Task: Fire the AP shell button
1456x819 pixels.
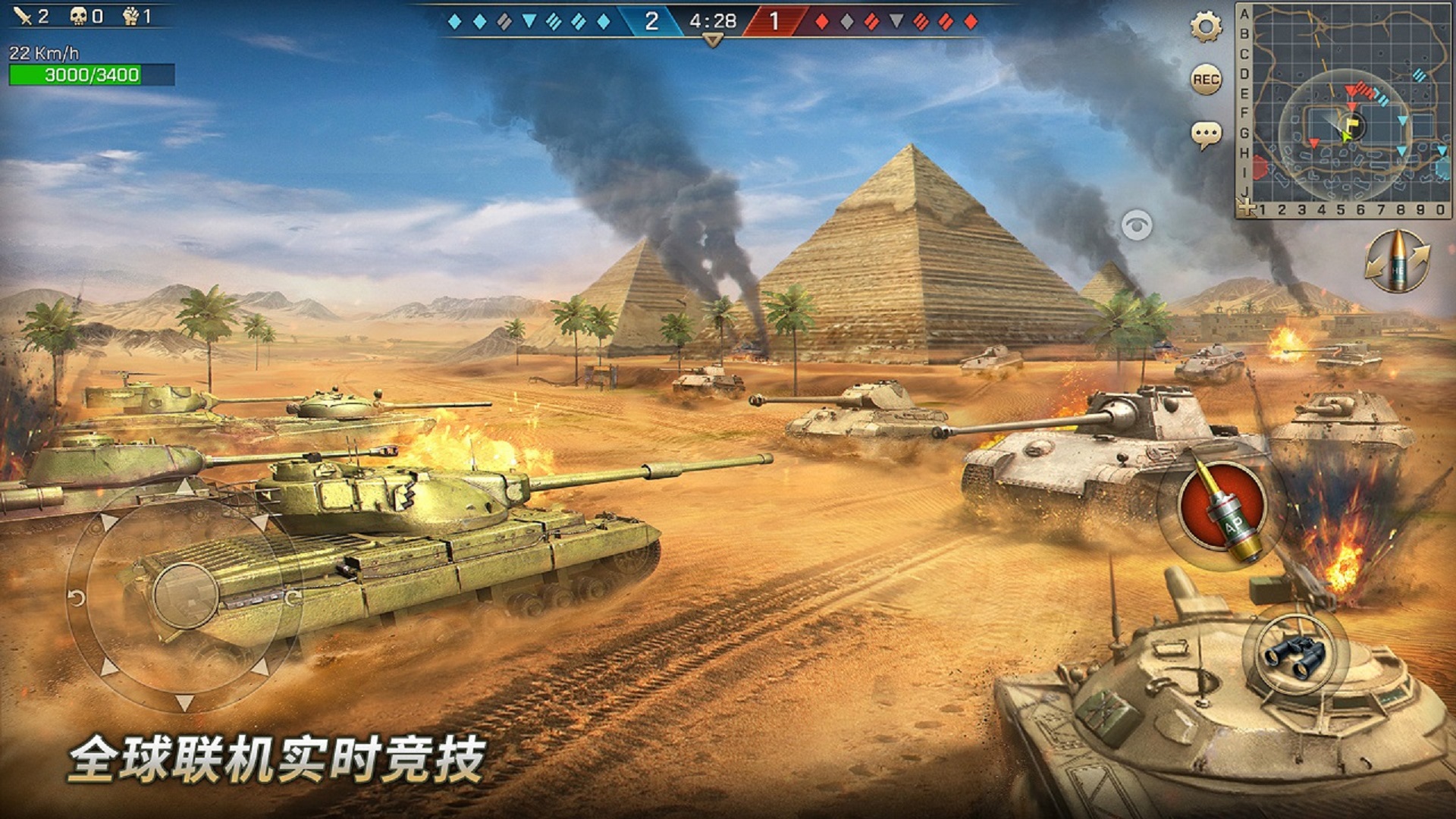Action: coord(1221,507)
